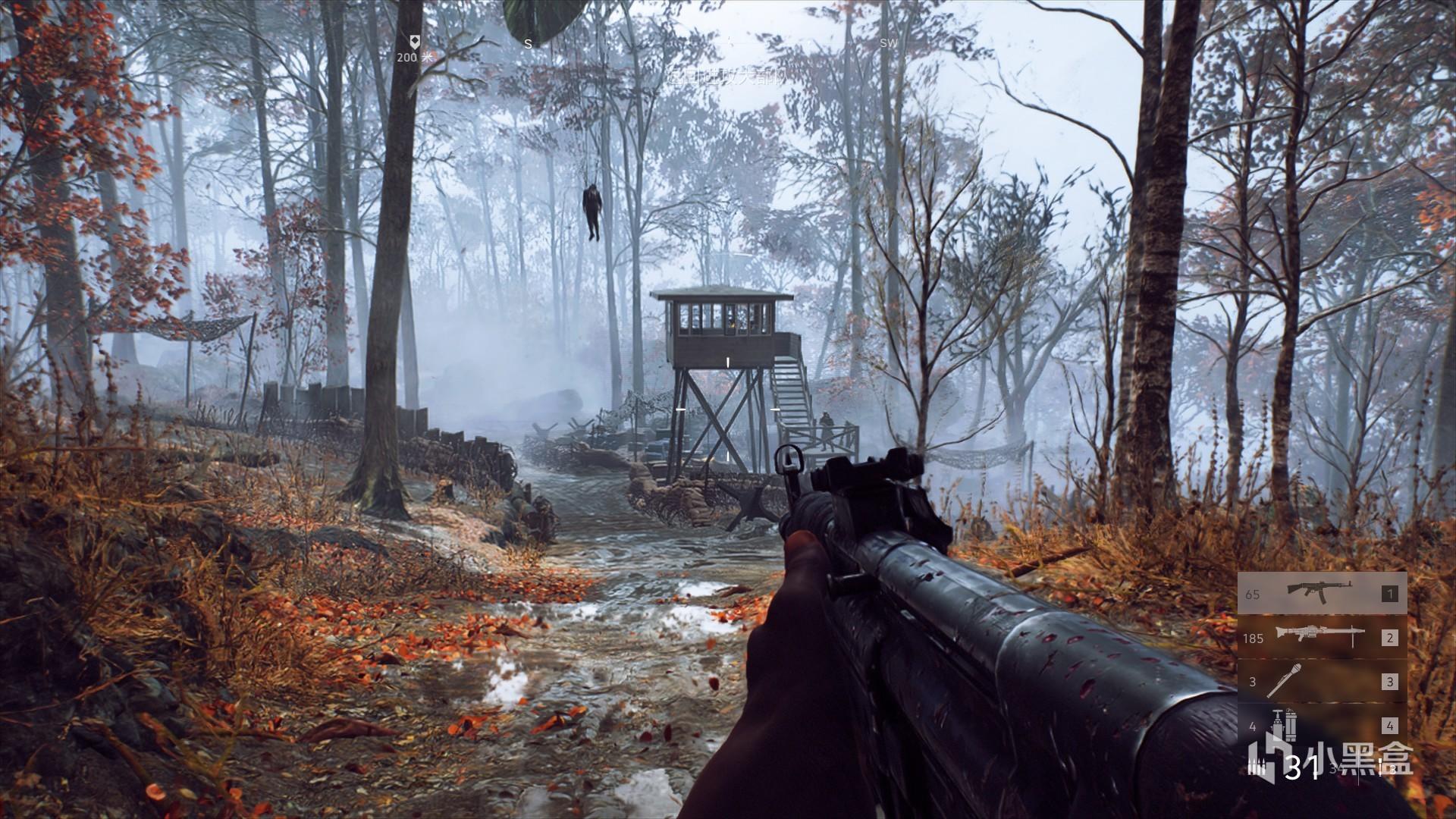Screen dimensions: 1456x819
Task: Switch to the MG 42 machine gun slot
Action: pyautogui.click(x=1322, y=637)
